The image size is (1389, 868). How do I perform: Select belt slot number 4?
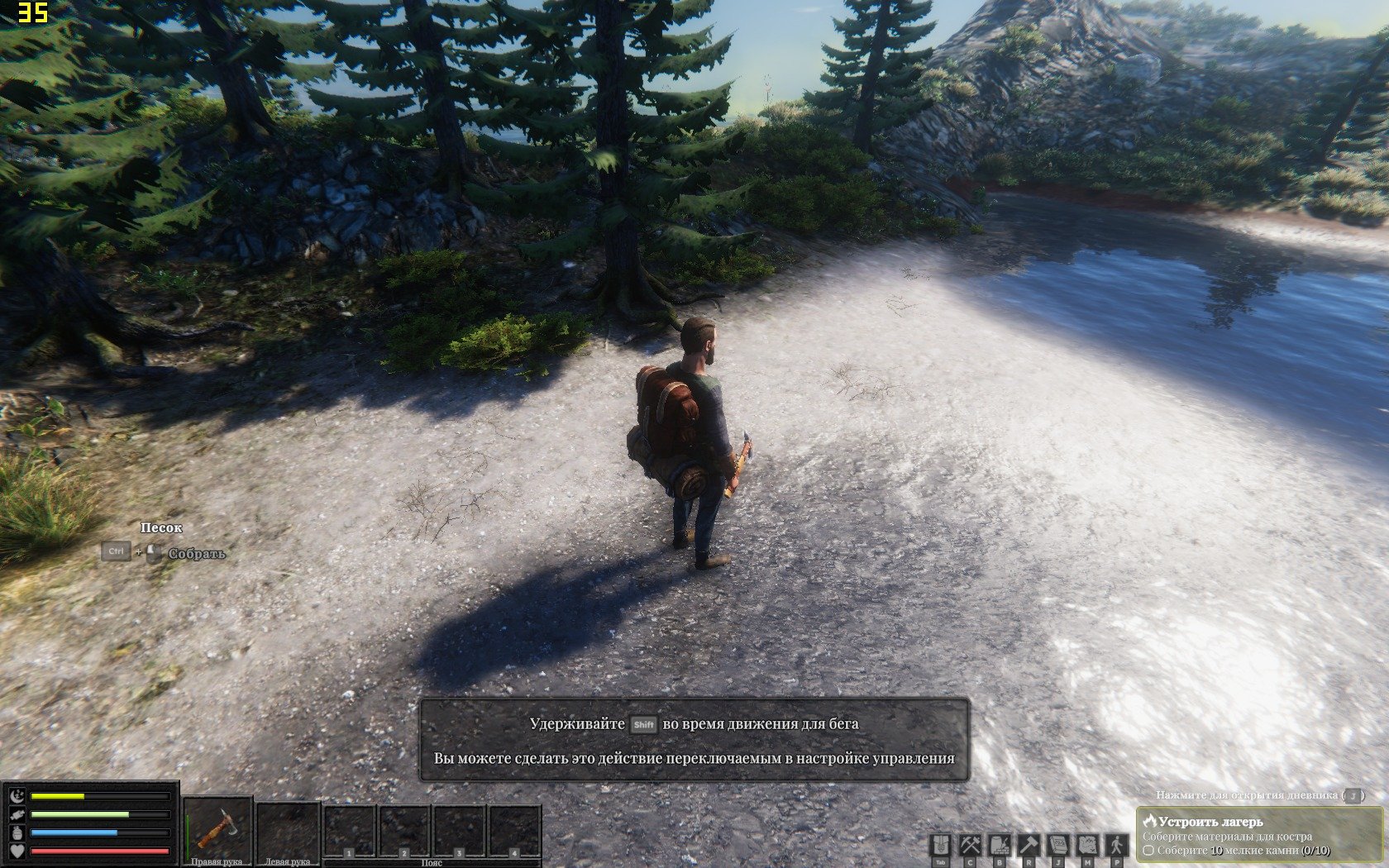[514, 831]
